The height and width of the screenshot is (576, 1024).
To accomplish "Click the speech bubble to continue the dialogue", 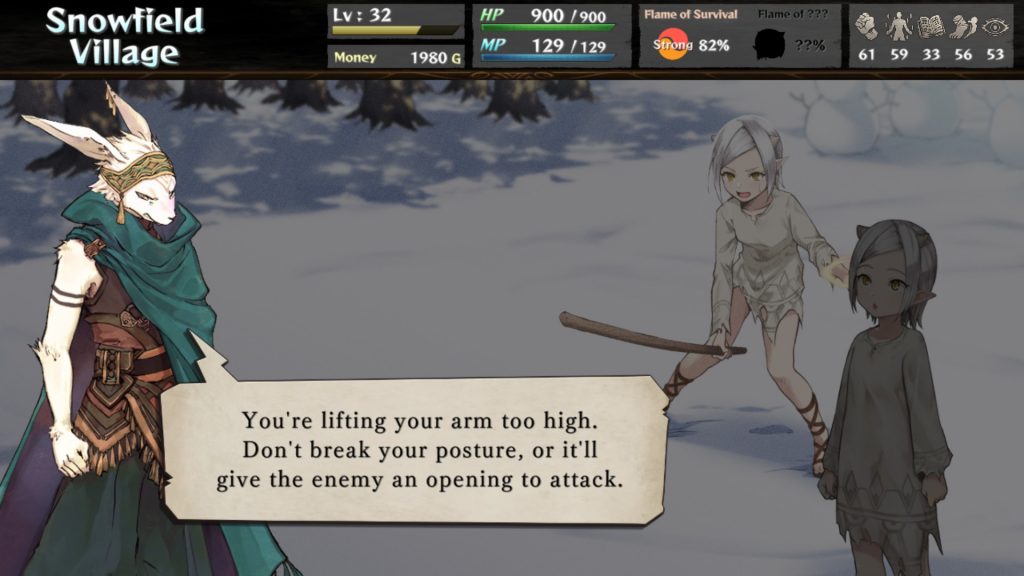I will 415,449.
